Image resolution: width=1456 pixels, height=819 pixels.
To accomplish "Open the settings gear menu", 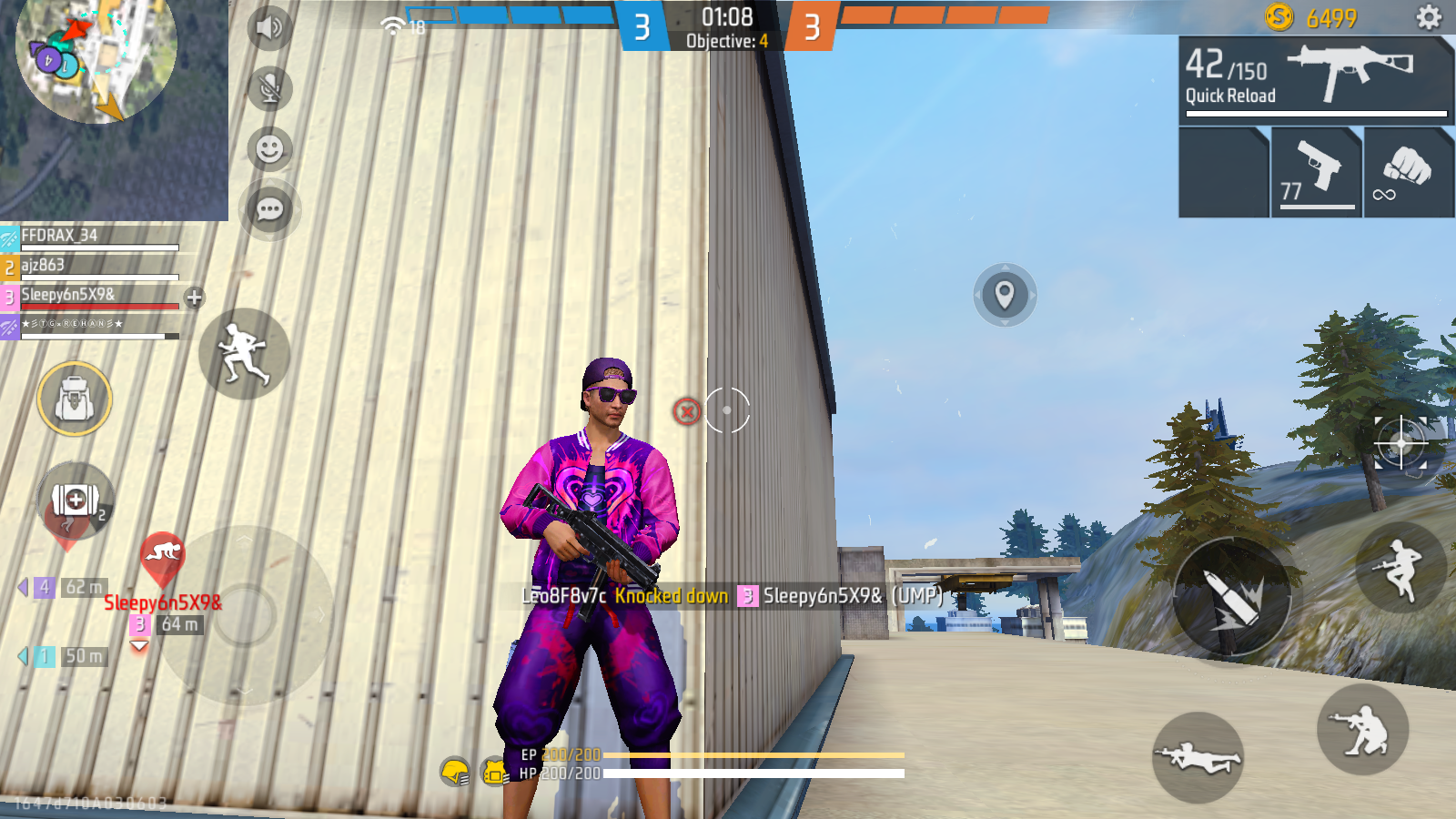I will (x=1429, y=16).
